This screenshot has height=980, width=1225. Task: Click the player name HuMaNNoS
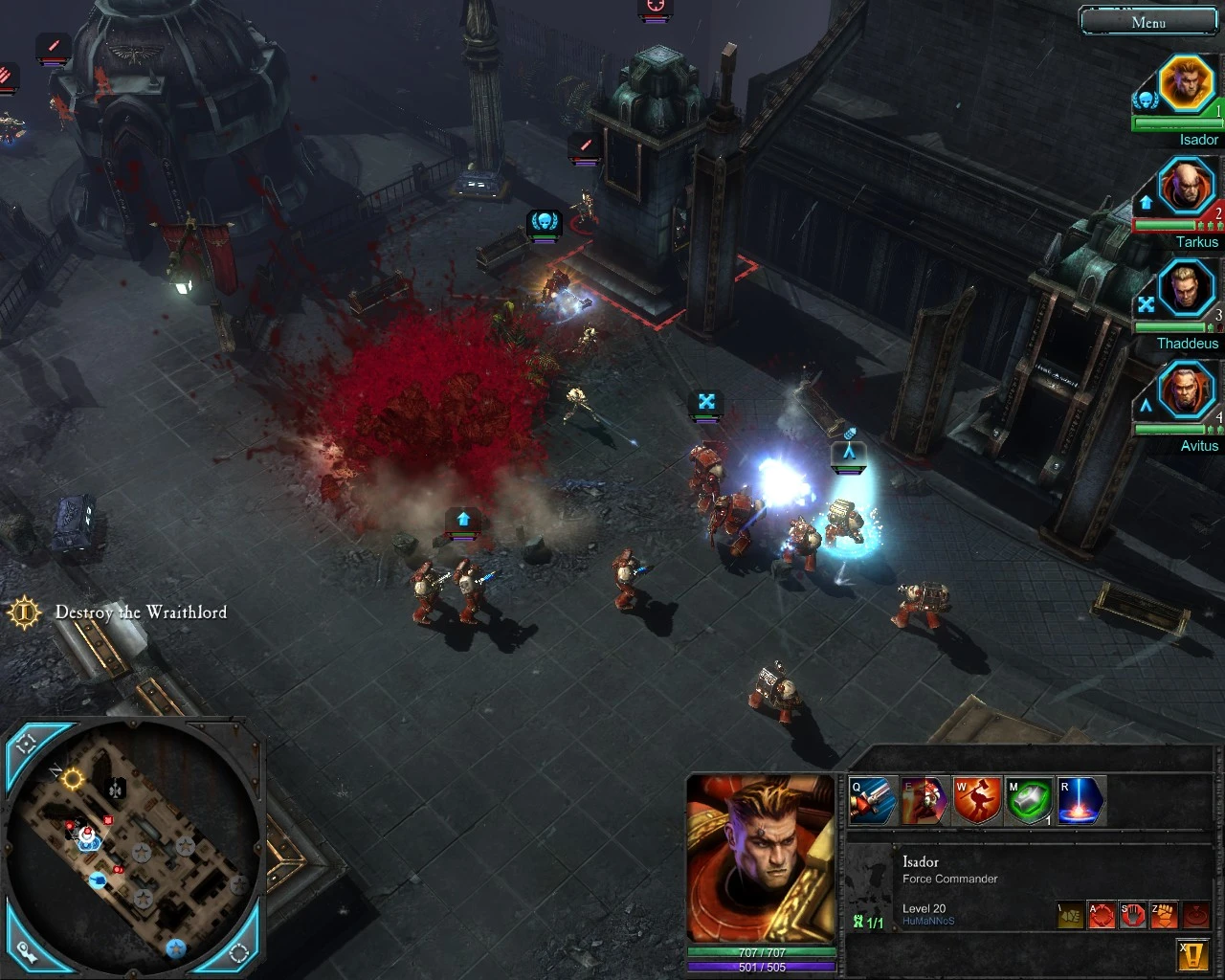click(x=928, y=921)
